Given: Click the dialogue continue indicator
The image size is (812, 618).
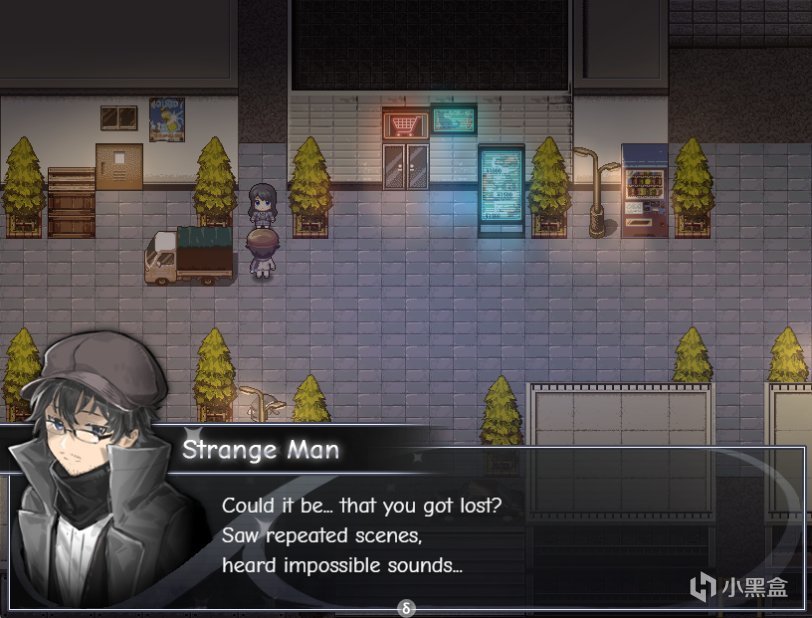Looking at the screenshot, I should pos(405,607).
